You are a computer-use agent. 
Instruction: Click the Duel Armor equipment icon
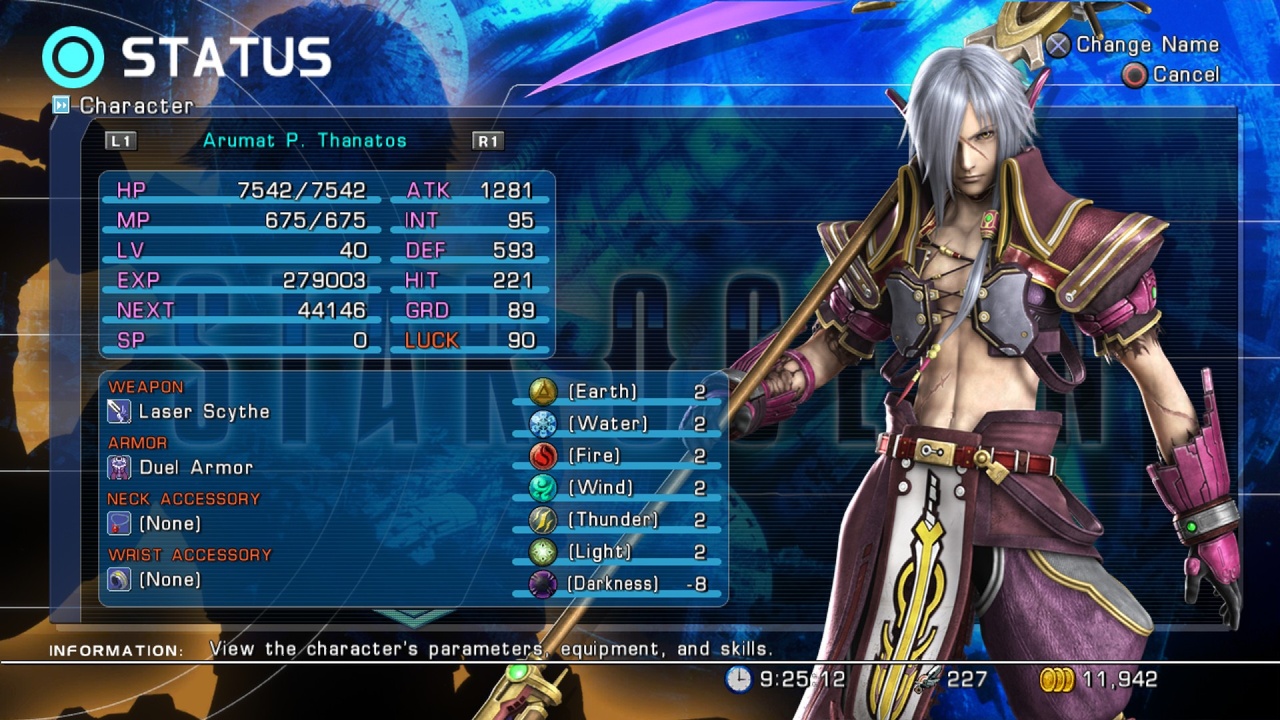117,467
